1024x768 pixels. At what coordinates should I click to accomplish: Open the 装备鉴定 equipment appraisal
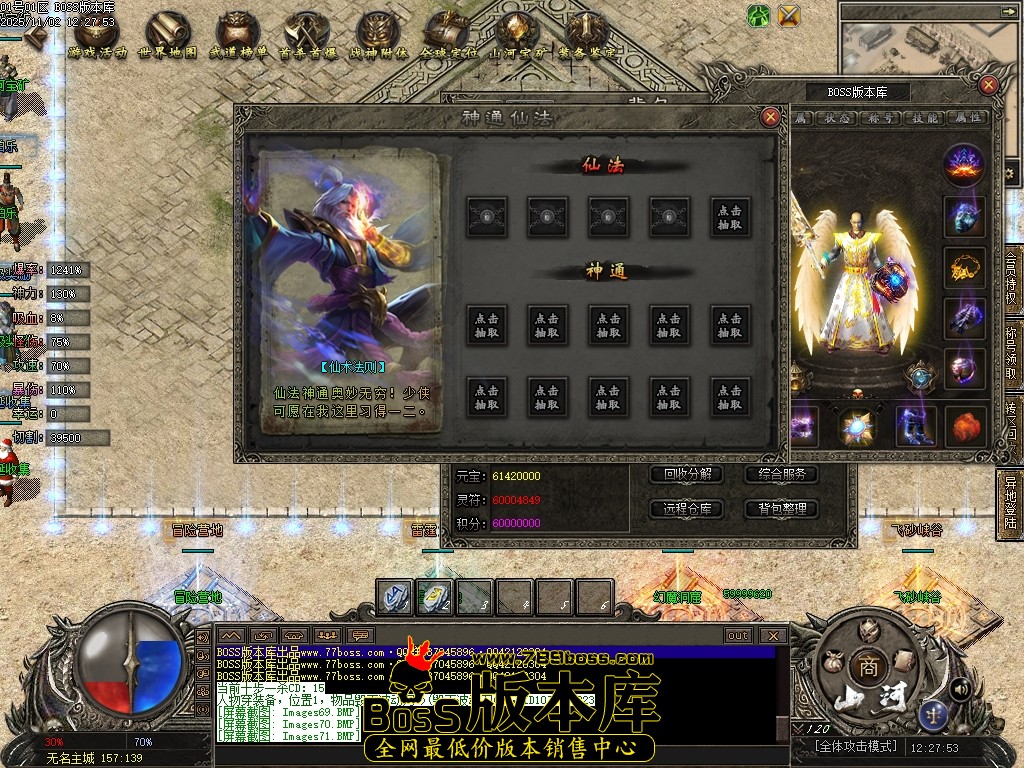click(587, 38)
